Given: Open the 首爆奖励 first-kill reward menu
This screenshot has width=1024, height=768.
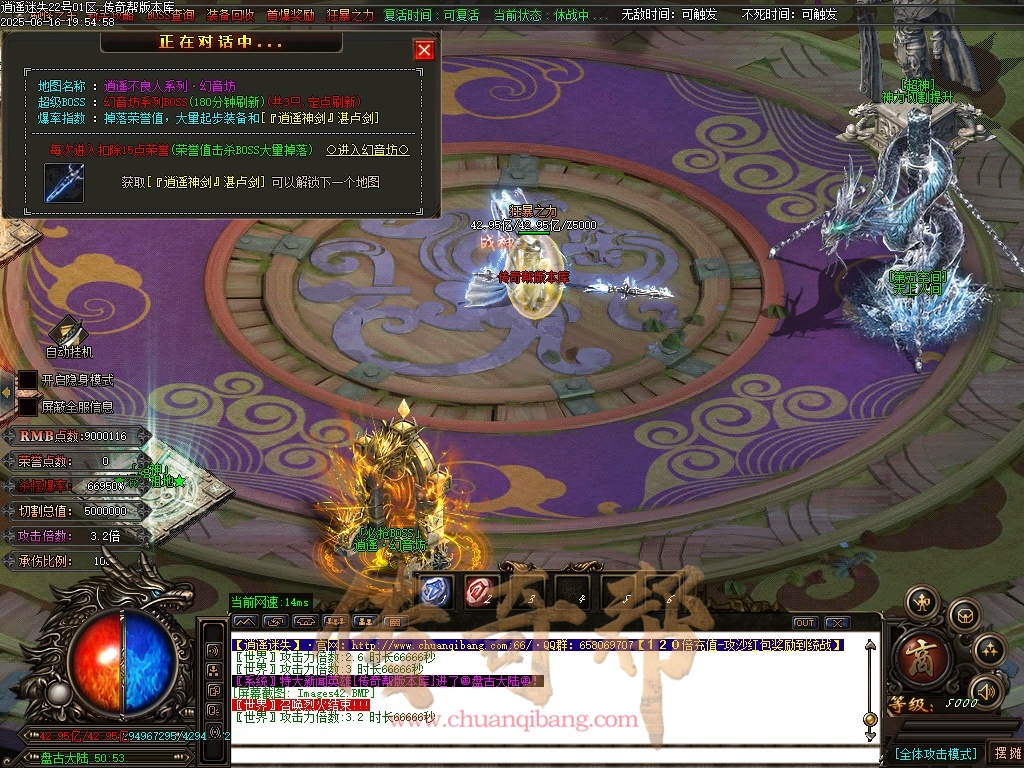Looking at the screenshot, I should pos(290,15).
